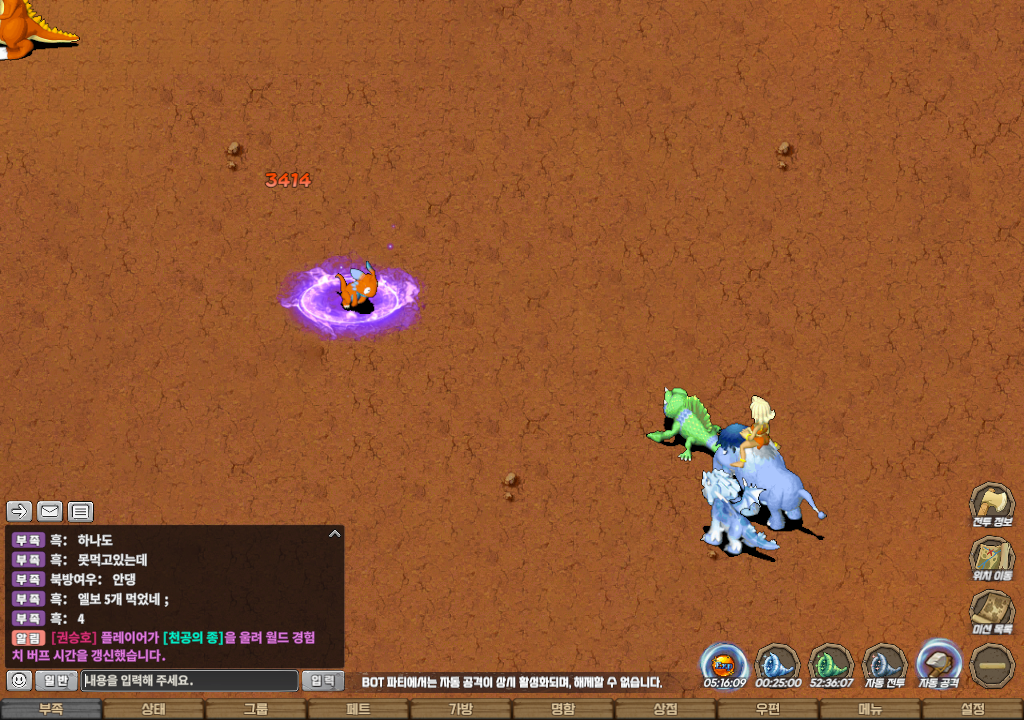This screenshot has height=720, width=1024.
Task: Collapse the icon tray with minus button
Action: [x=992, y=664]
